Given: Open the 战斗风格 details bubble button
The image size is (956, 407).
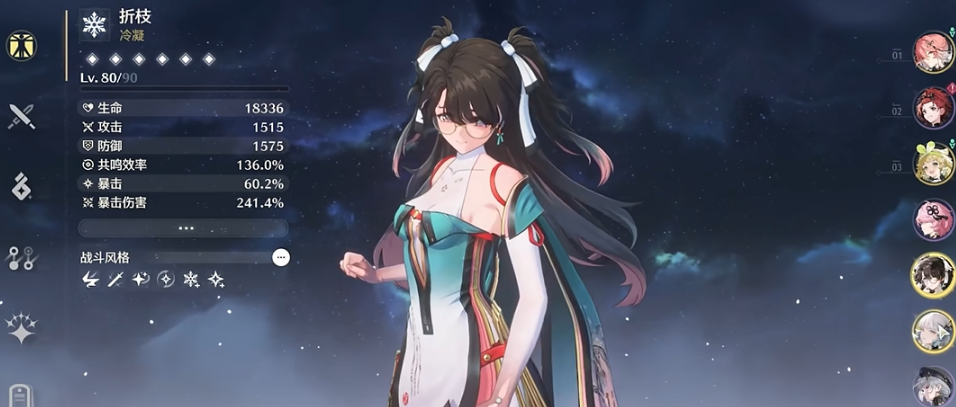Looking at the screenshot, I should coord(281,257).
